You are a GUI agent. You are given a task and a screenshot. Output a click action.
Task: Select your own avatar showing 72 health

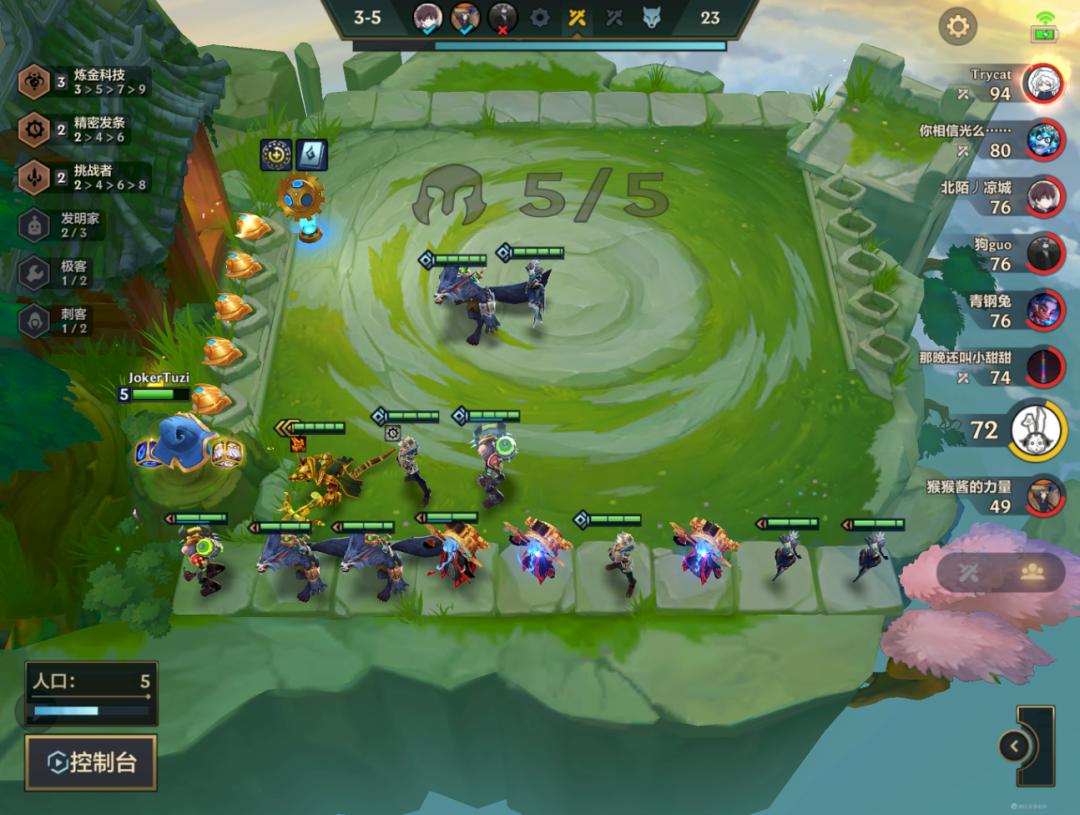click(x=1037, y=431)
